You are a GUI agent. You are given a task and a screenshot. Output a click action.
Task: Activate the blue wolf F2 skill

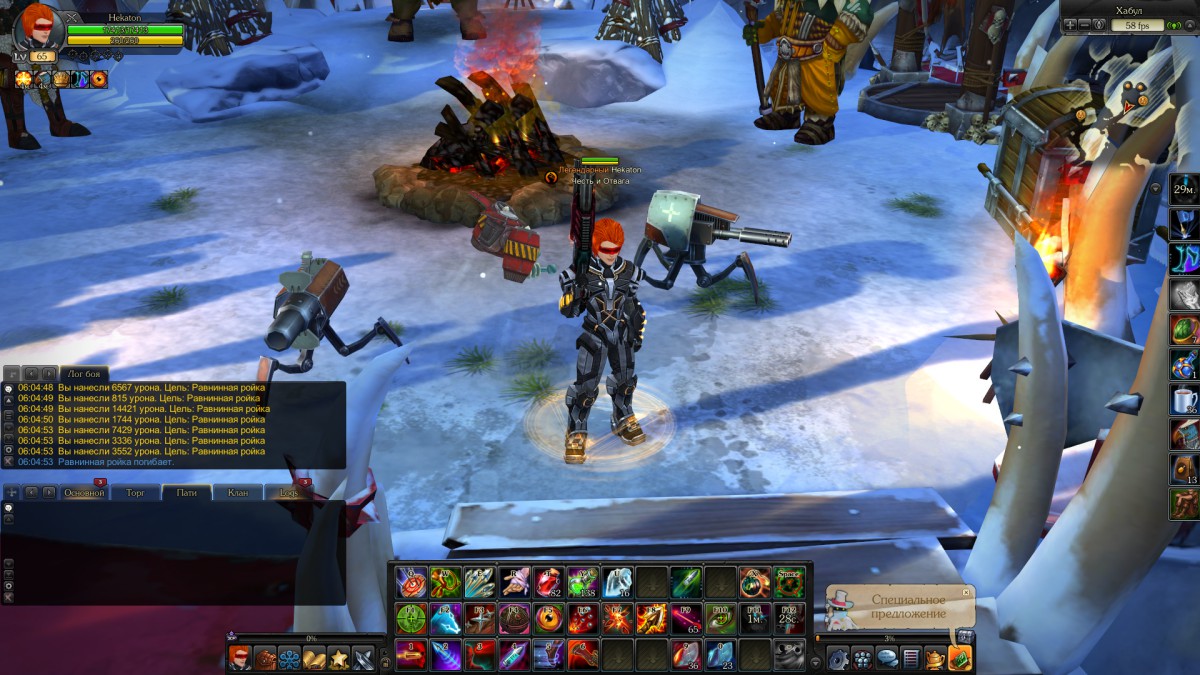coord(446,618)
